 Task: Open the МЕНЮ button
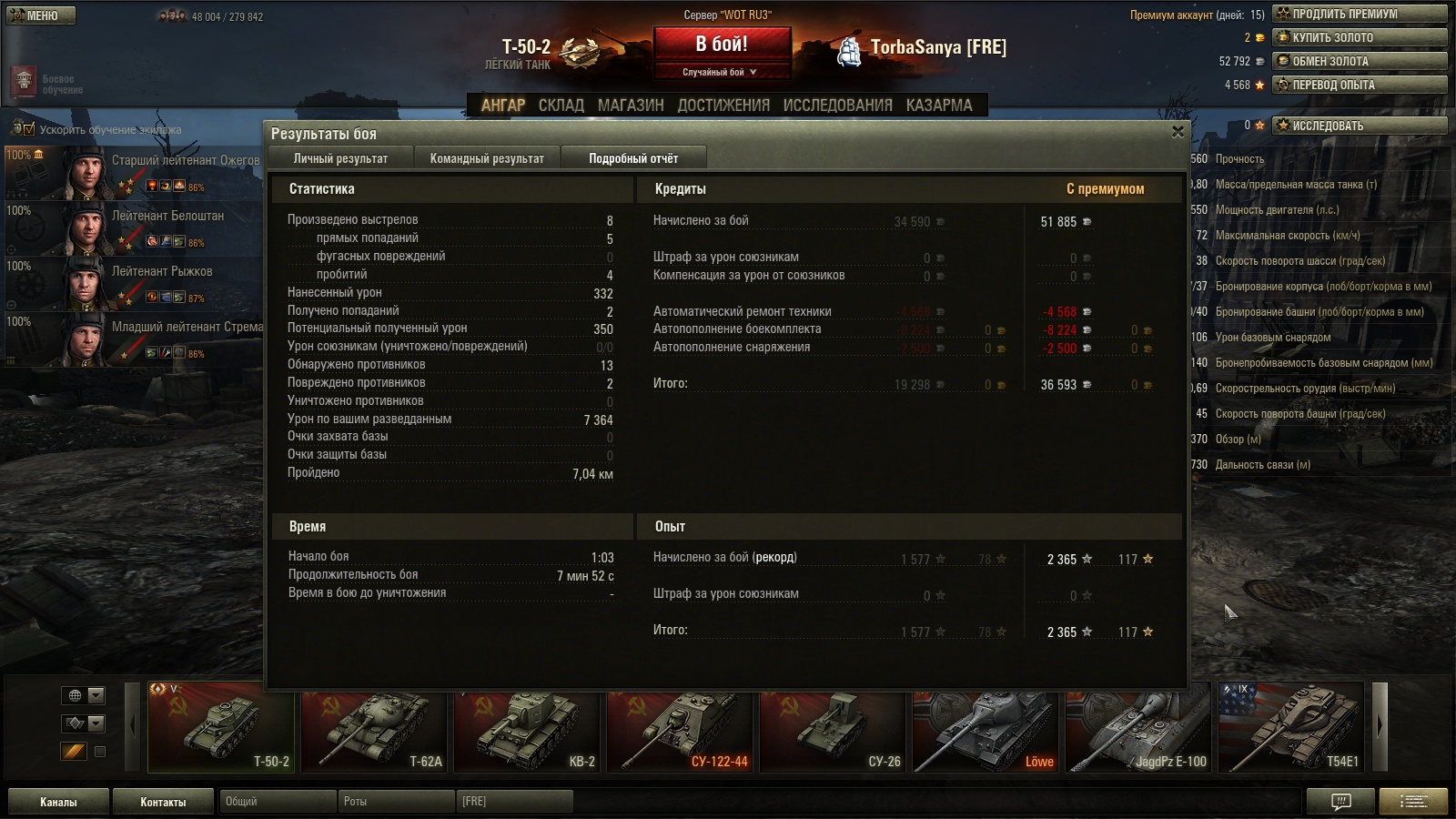click(x=41, y=15)
